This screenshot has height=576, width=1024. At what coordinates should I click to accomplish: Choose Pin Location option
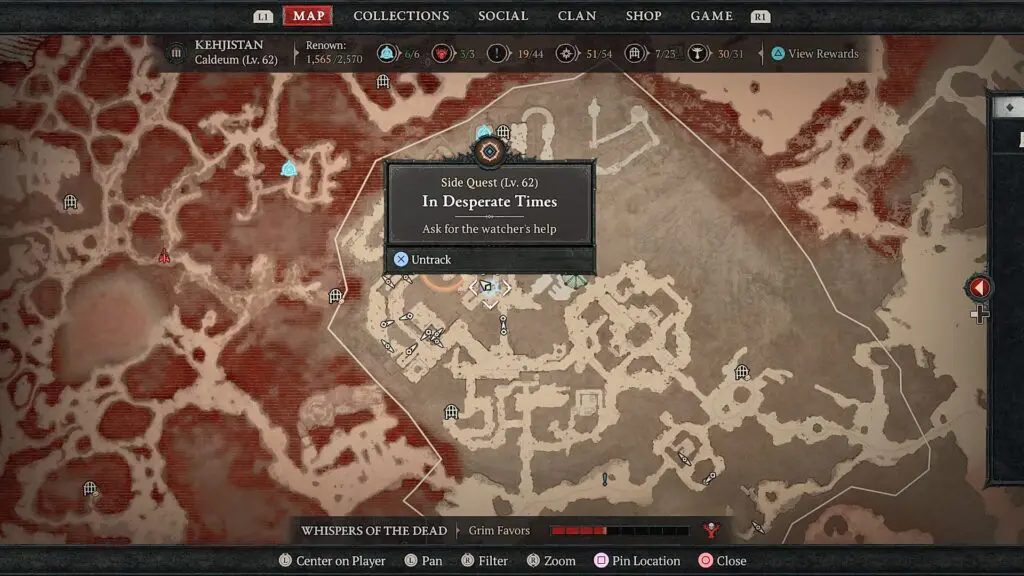click(638, 561)
